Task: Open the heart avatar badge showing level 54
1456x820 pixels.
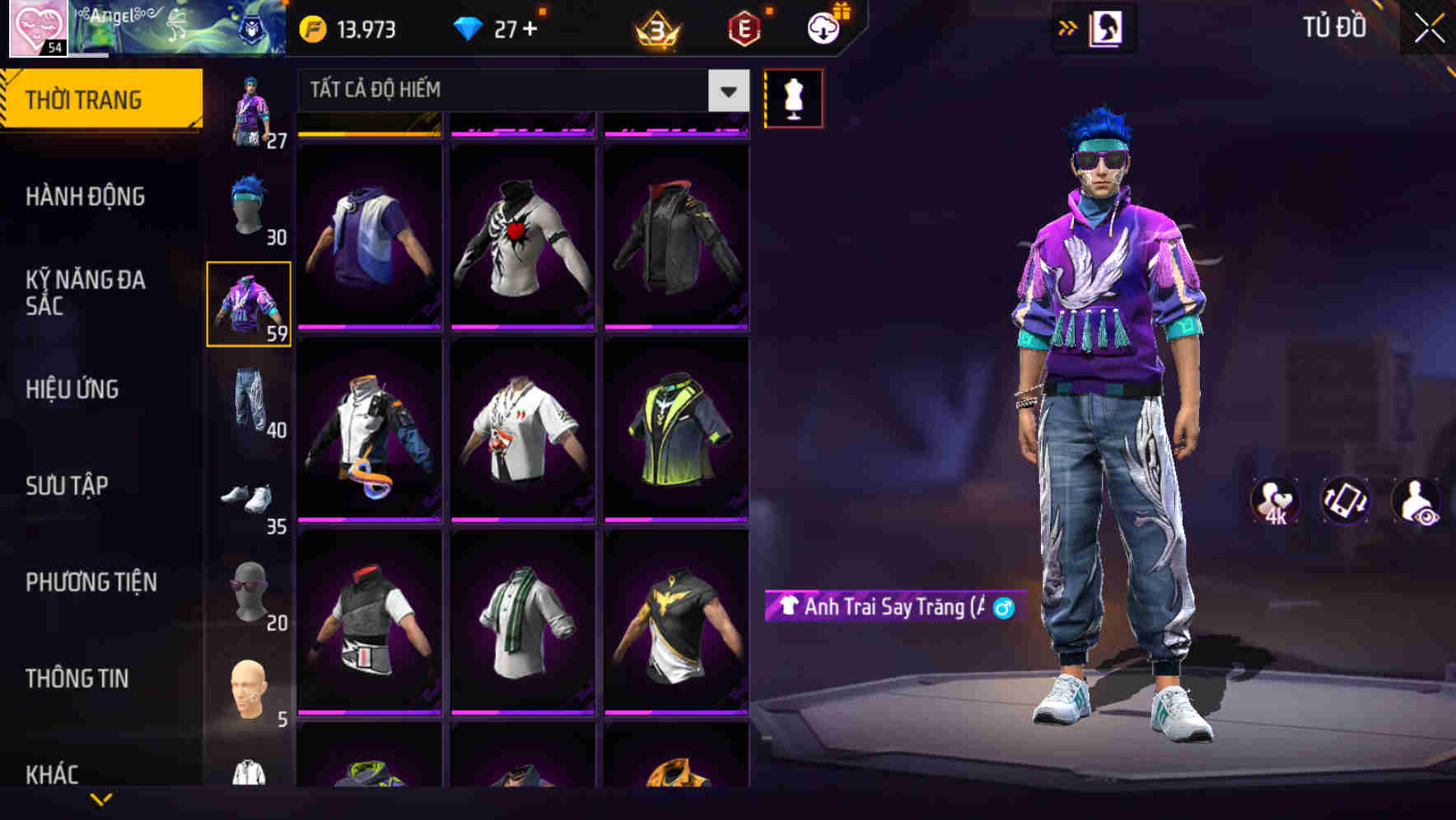Action: pos(37,30)
